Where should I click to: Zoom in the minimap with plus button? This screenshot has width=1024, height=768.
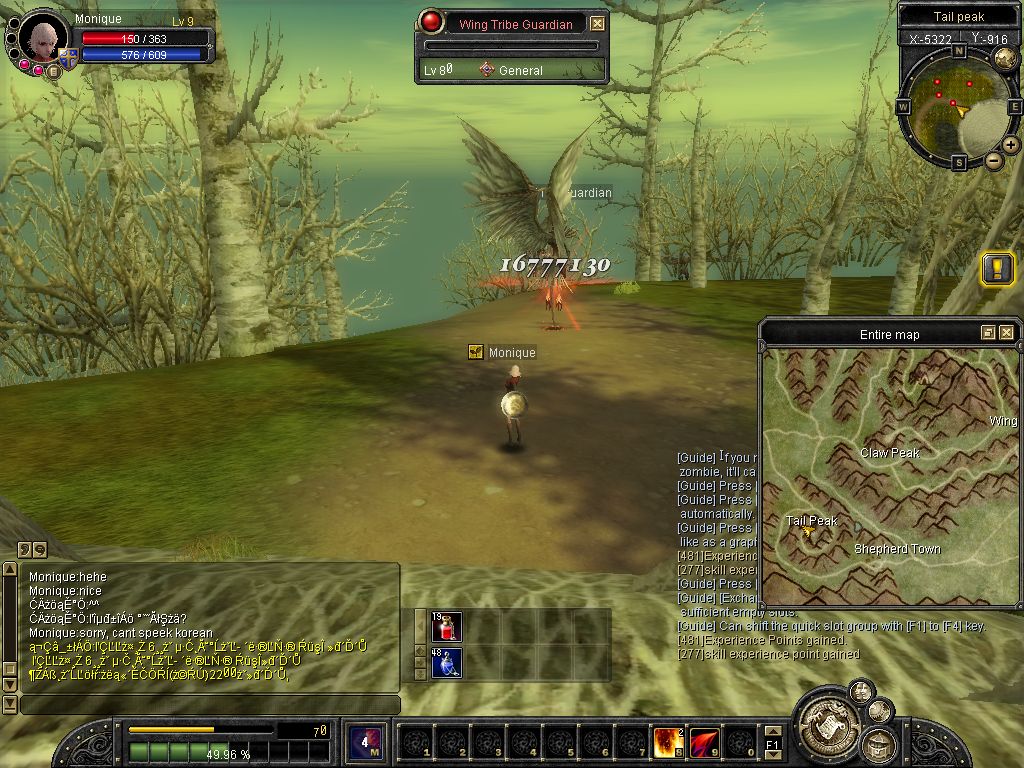(x=1011, y=145)
